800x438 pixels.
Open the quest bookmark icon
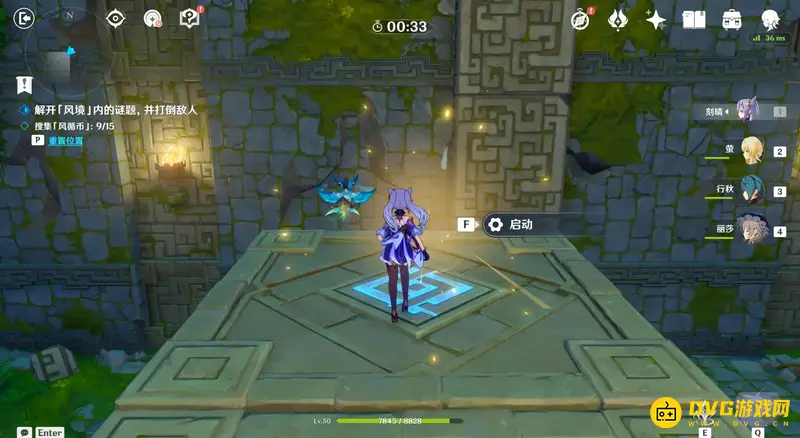[x=25, y=85]
